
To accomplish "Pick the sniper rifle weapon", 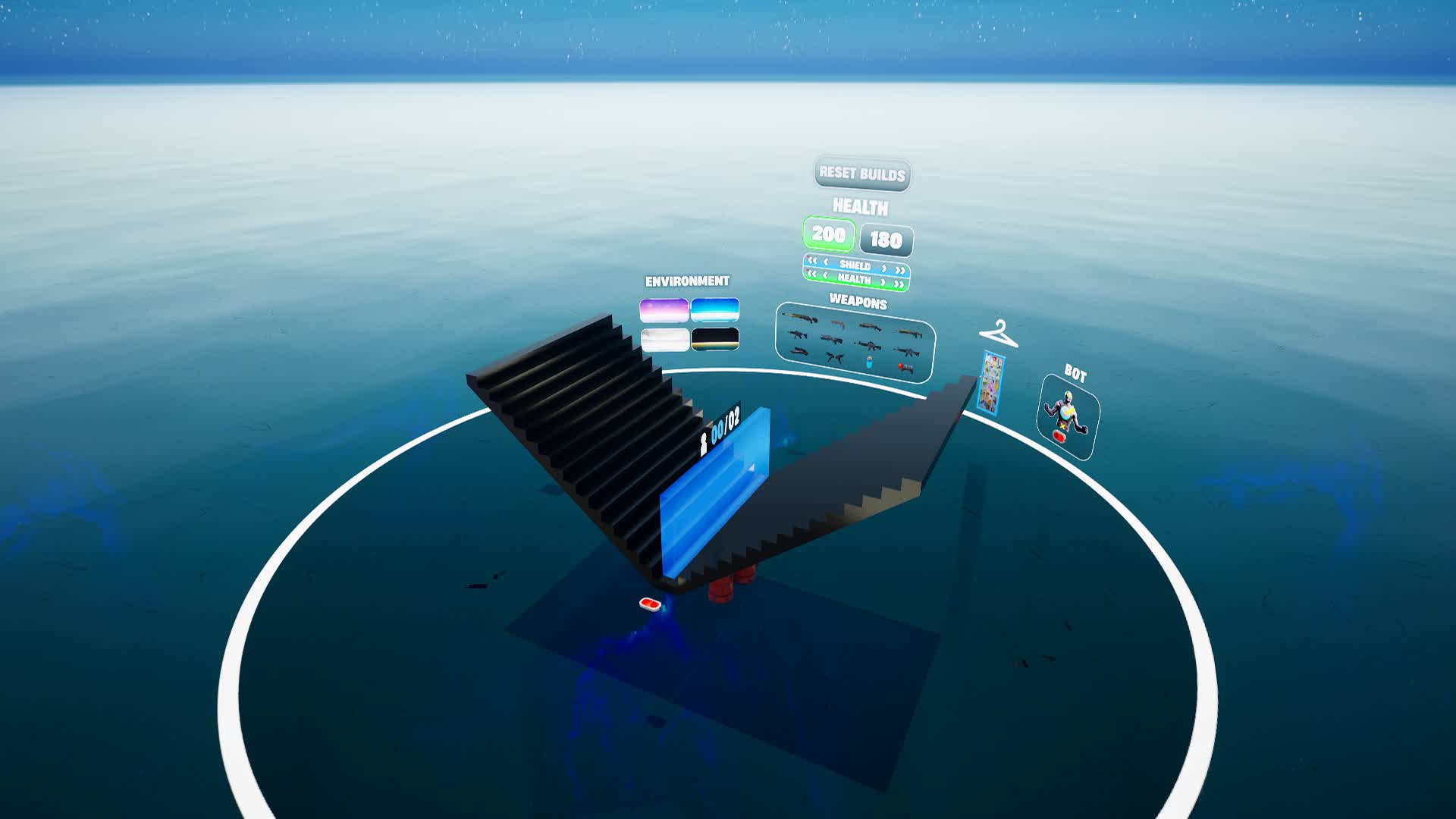I will (799, 350).
